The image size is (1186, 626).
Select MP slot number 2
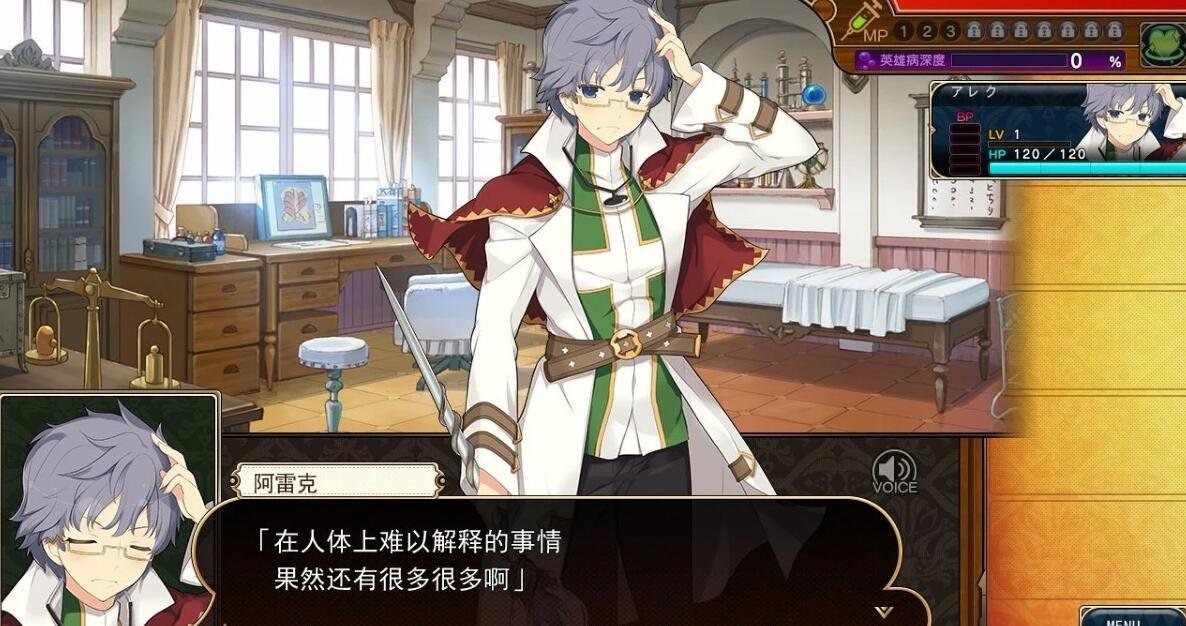coord(925,31)
